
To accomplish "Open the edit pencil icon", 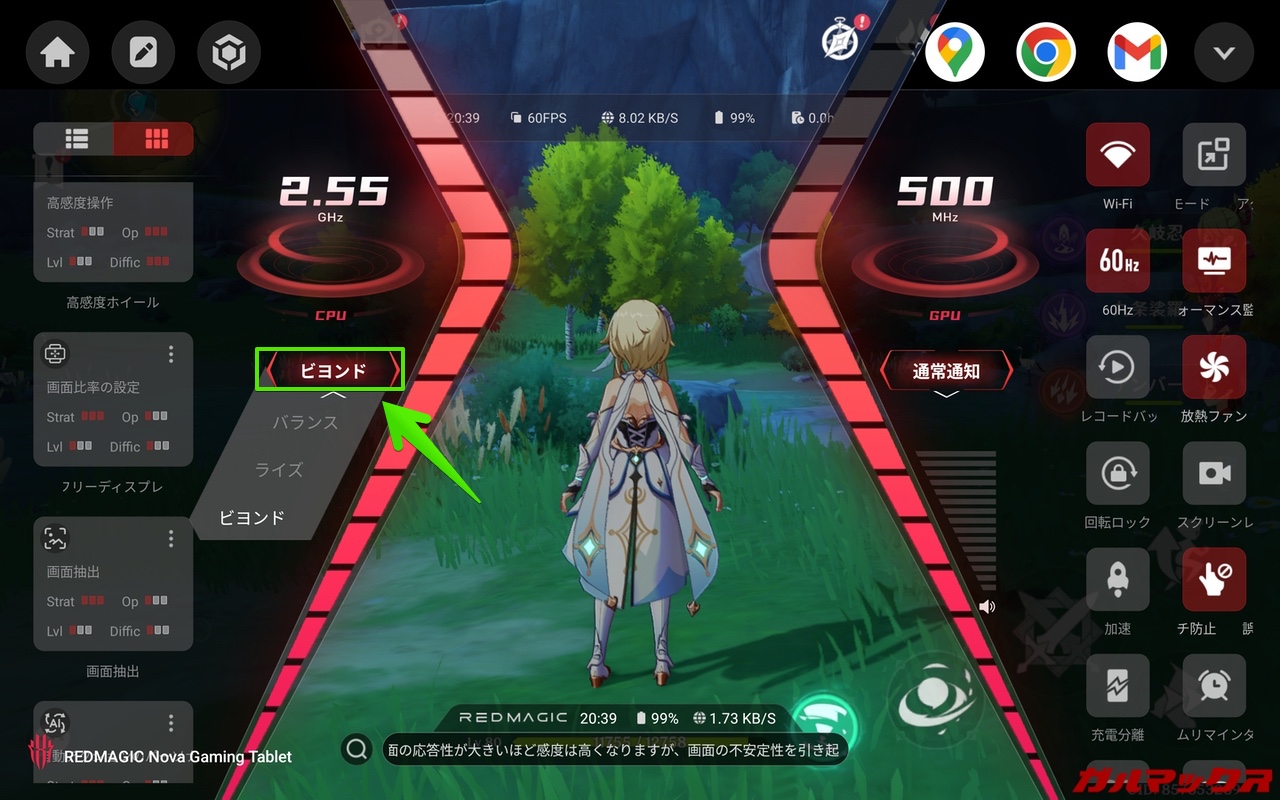I will pos(143,53).
